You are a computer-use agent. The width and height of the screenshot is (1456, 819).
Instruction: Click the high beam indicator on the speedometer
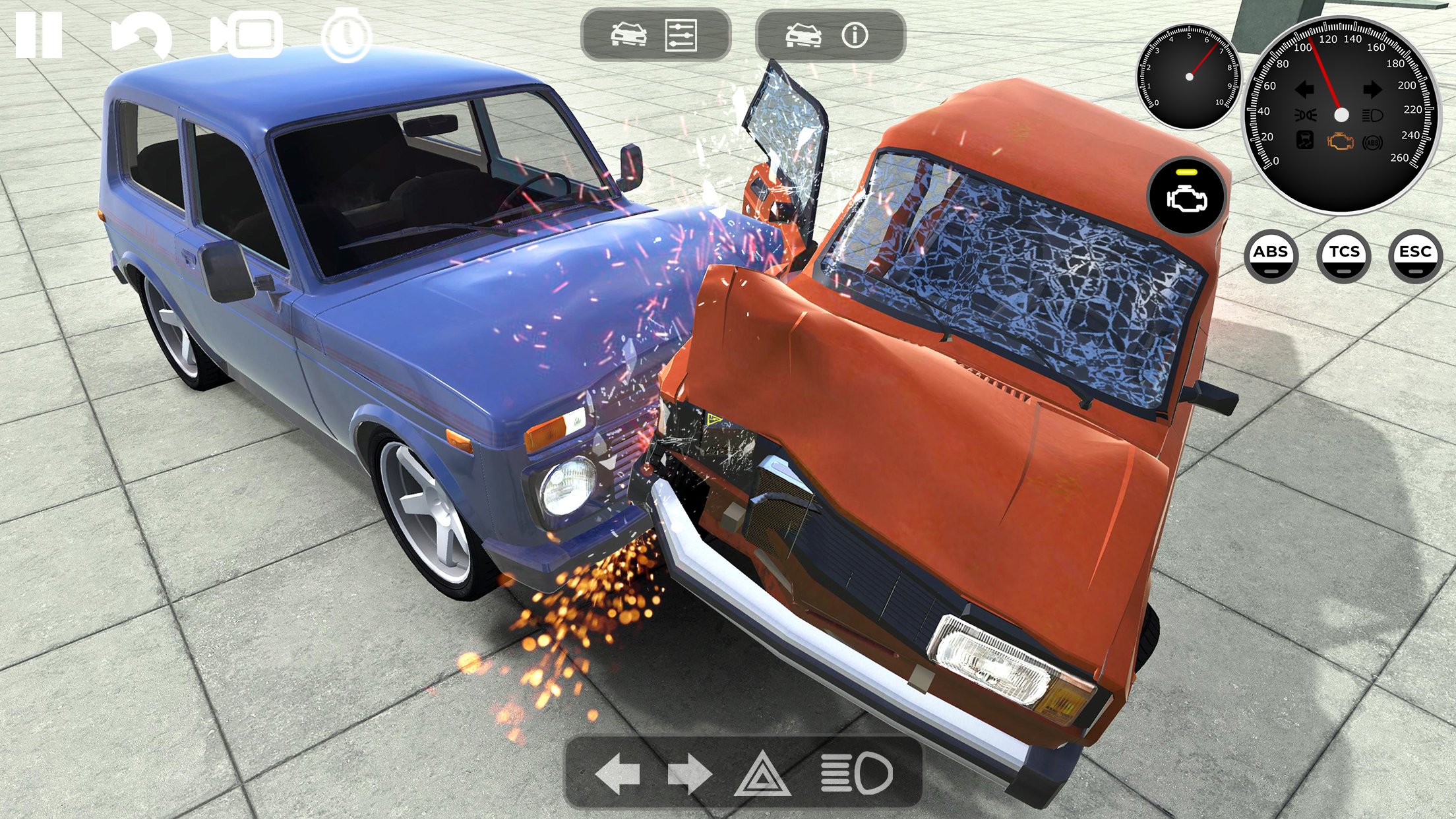pyautogui.click(x=1373, y=115)
